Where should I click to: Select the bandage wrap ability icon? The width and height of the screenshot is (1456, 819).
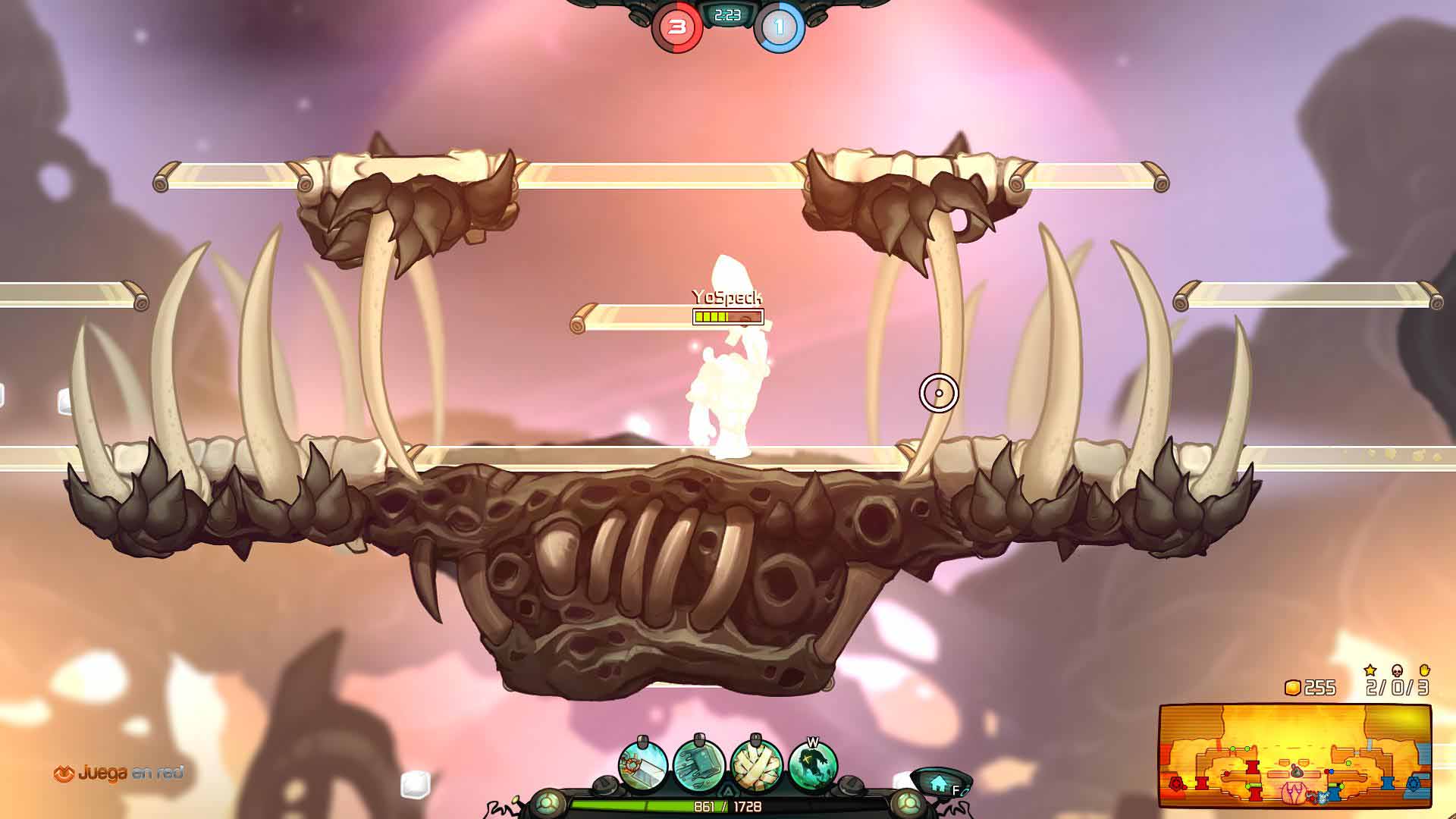(756, 766)
